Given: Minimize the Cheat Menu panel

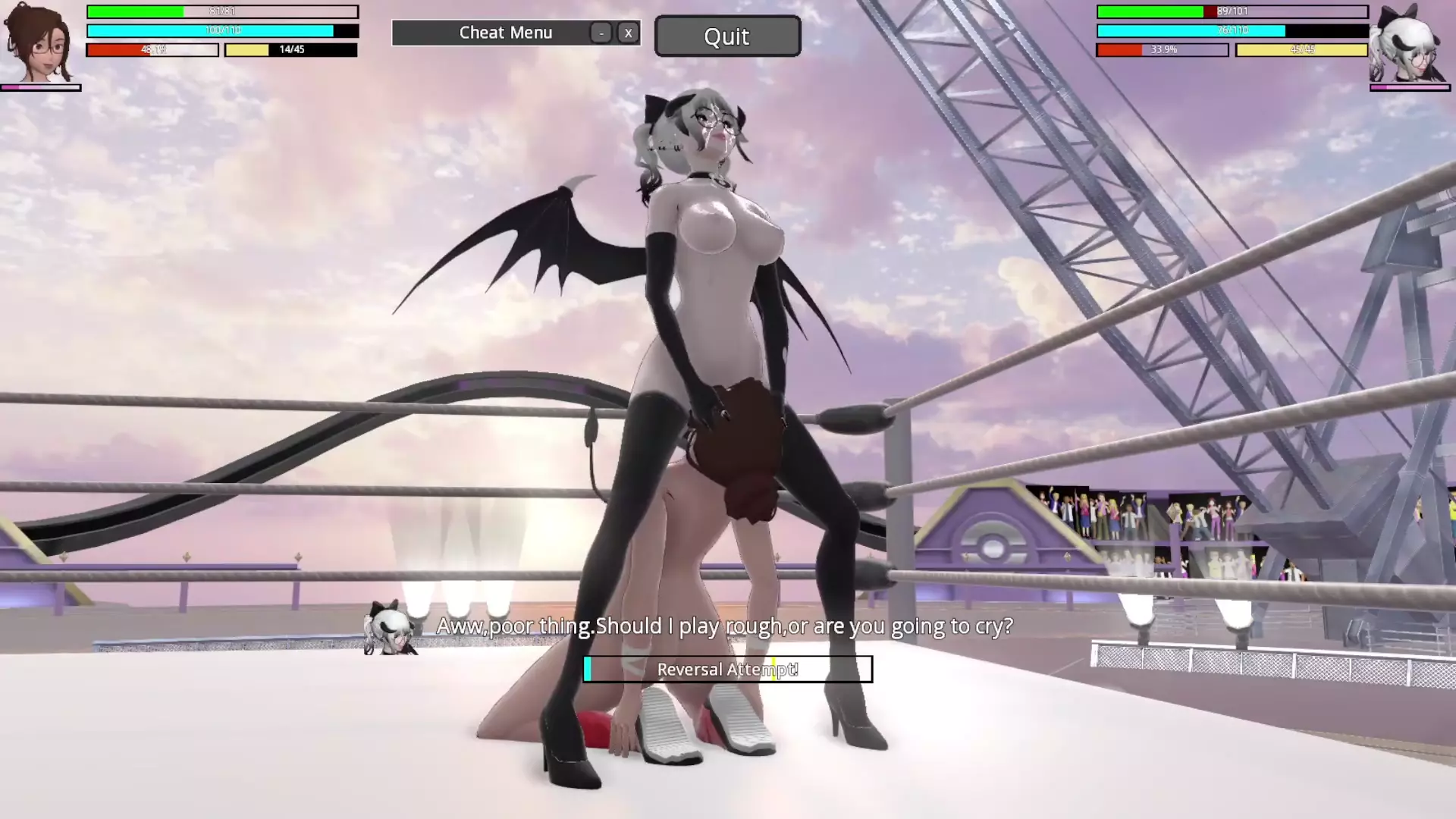Looking at the screenshot, I should pyautogui.click(x=601, y=33).
